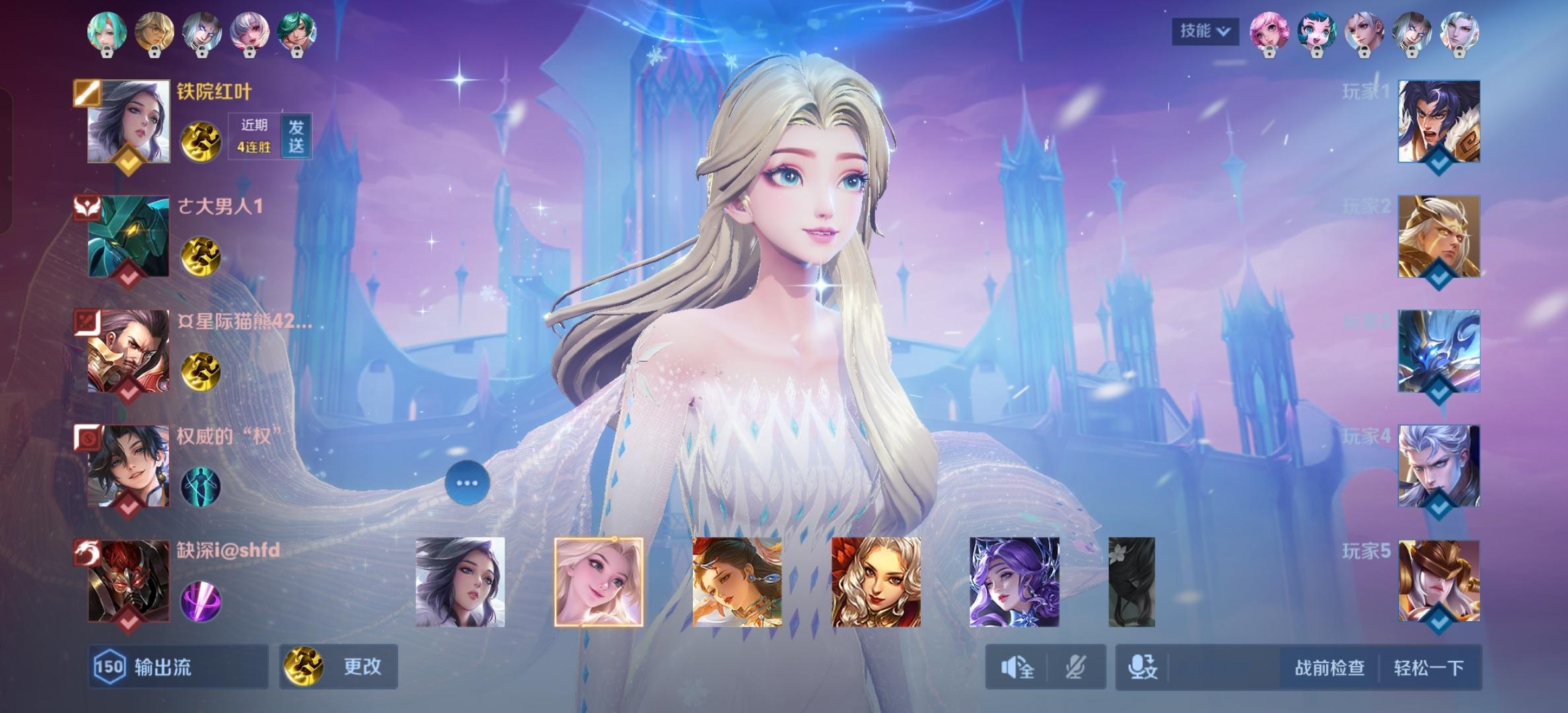Select the blonde ice princess skin

coord(598,582)
